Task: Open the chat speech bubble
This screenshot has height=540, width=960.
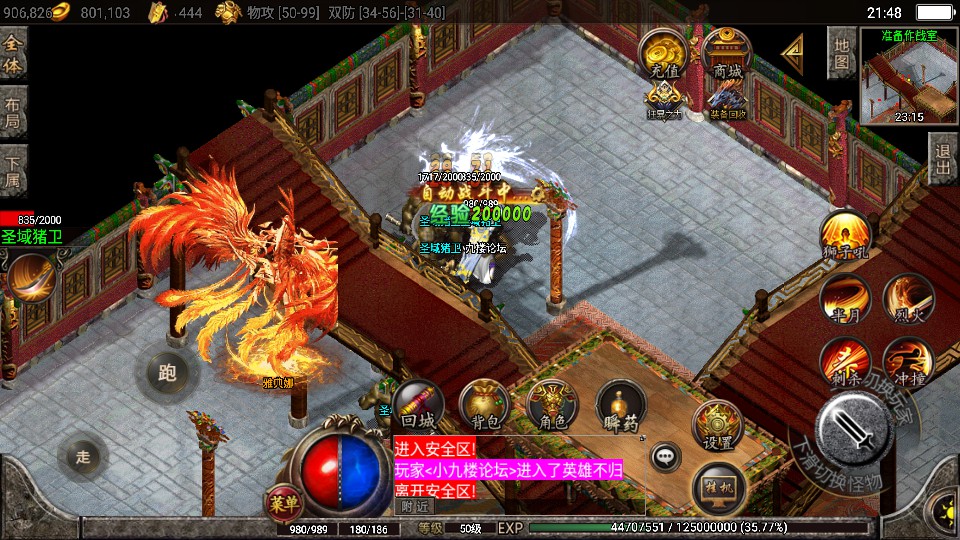Action: point(665,458)
